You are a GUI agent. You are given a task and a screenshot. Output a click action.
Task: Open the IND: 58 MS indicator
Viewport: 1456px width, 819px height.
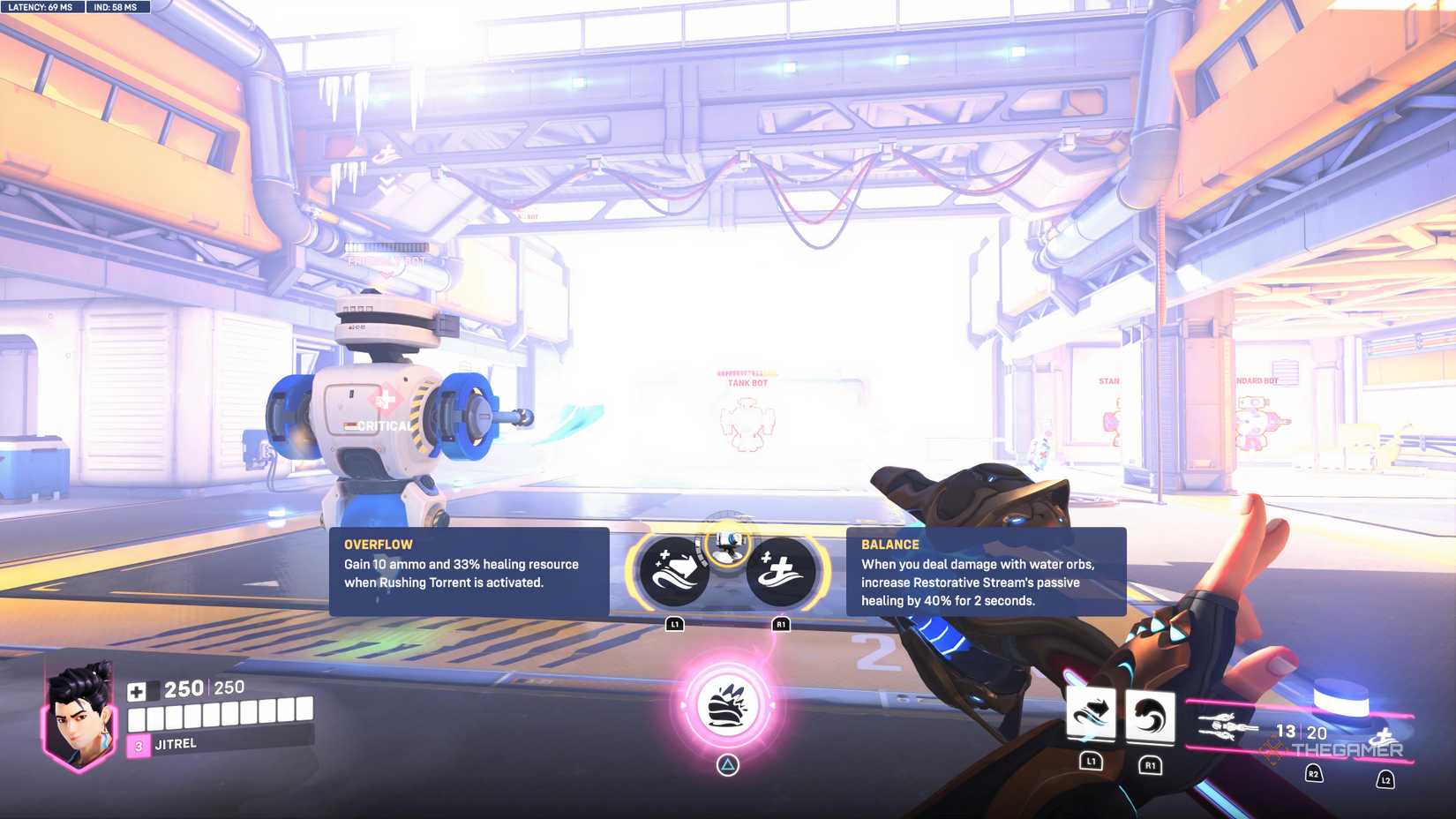point(116,7)
